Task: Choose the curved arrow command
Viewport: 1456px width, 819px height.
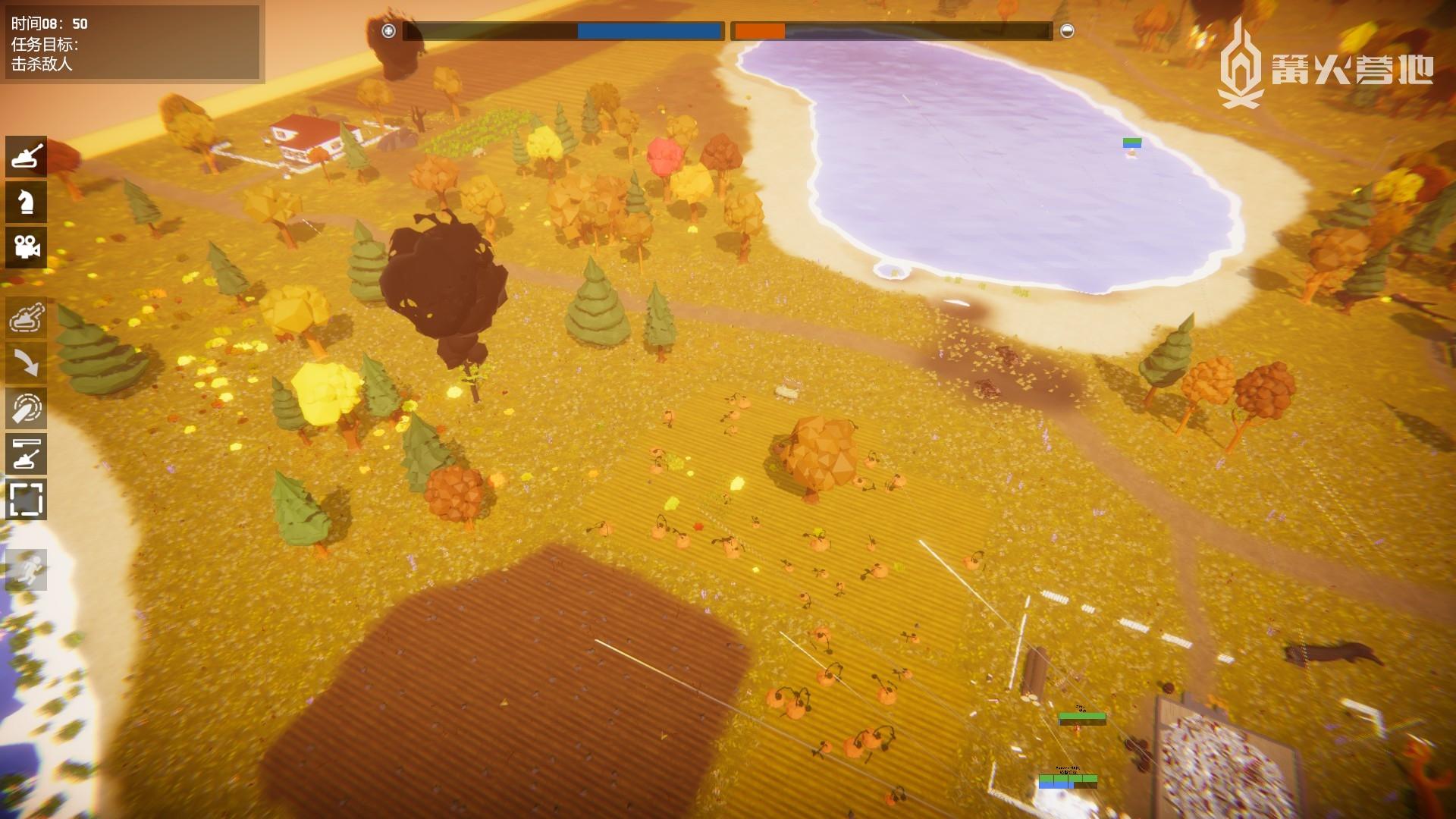Action: [27, 363]
